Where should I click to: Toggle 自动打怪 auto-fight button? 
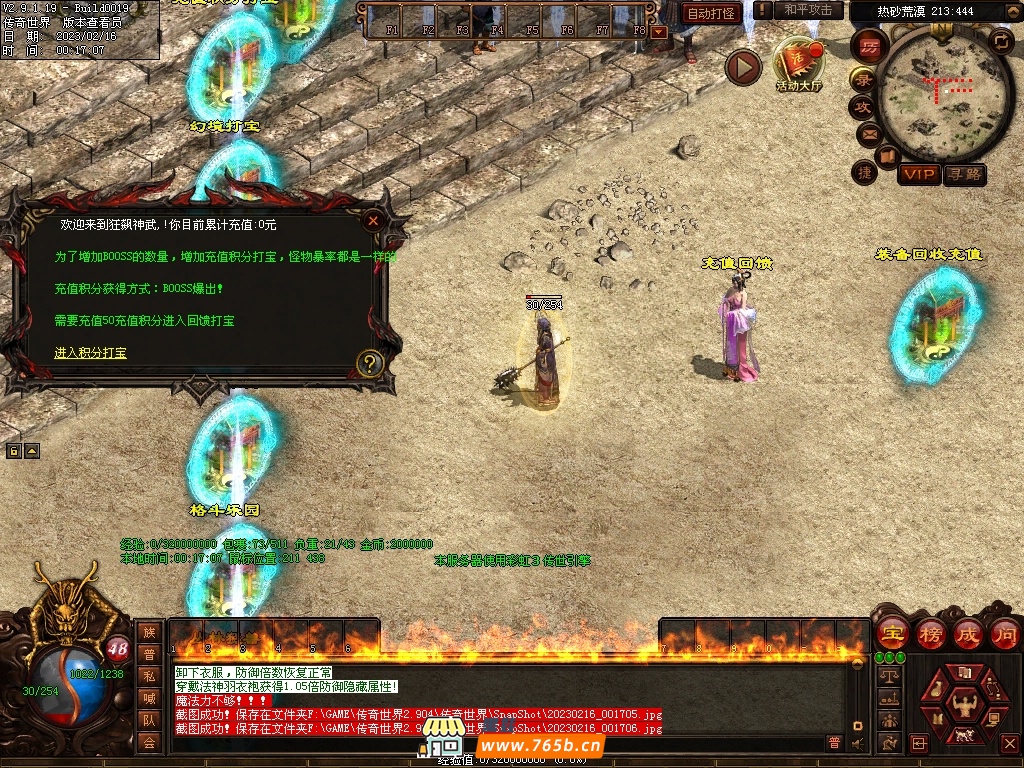click(x=711, y=14)
